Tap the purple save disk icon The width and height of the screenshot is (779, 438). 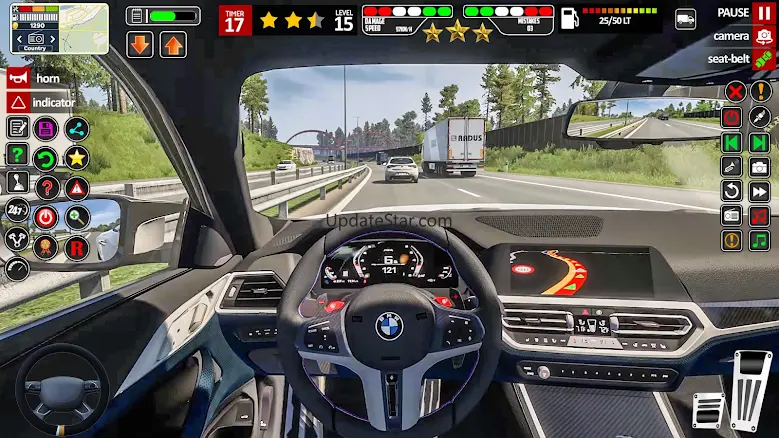pyautogui.click(x=46, y=128)
